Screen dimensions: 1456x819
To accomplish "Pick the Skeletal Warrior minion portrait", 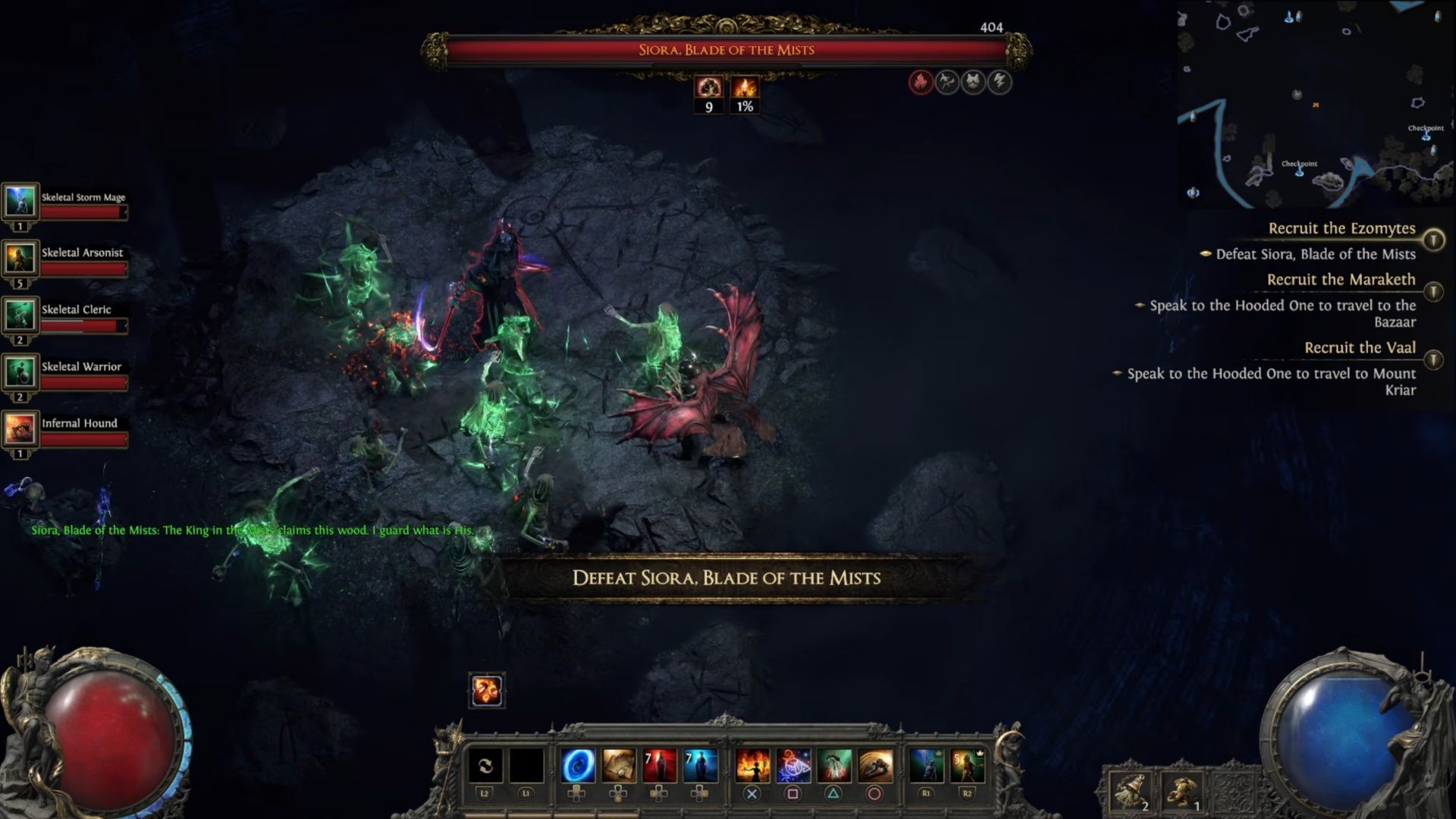I will [20, 372].
